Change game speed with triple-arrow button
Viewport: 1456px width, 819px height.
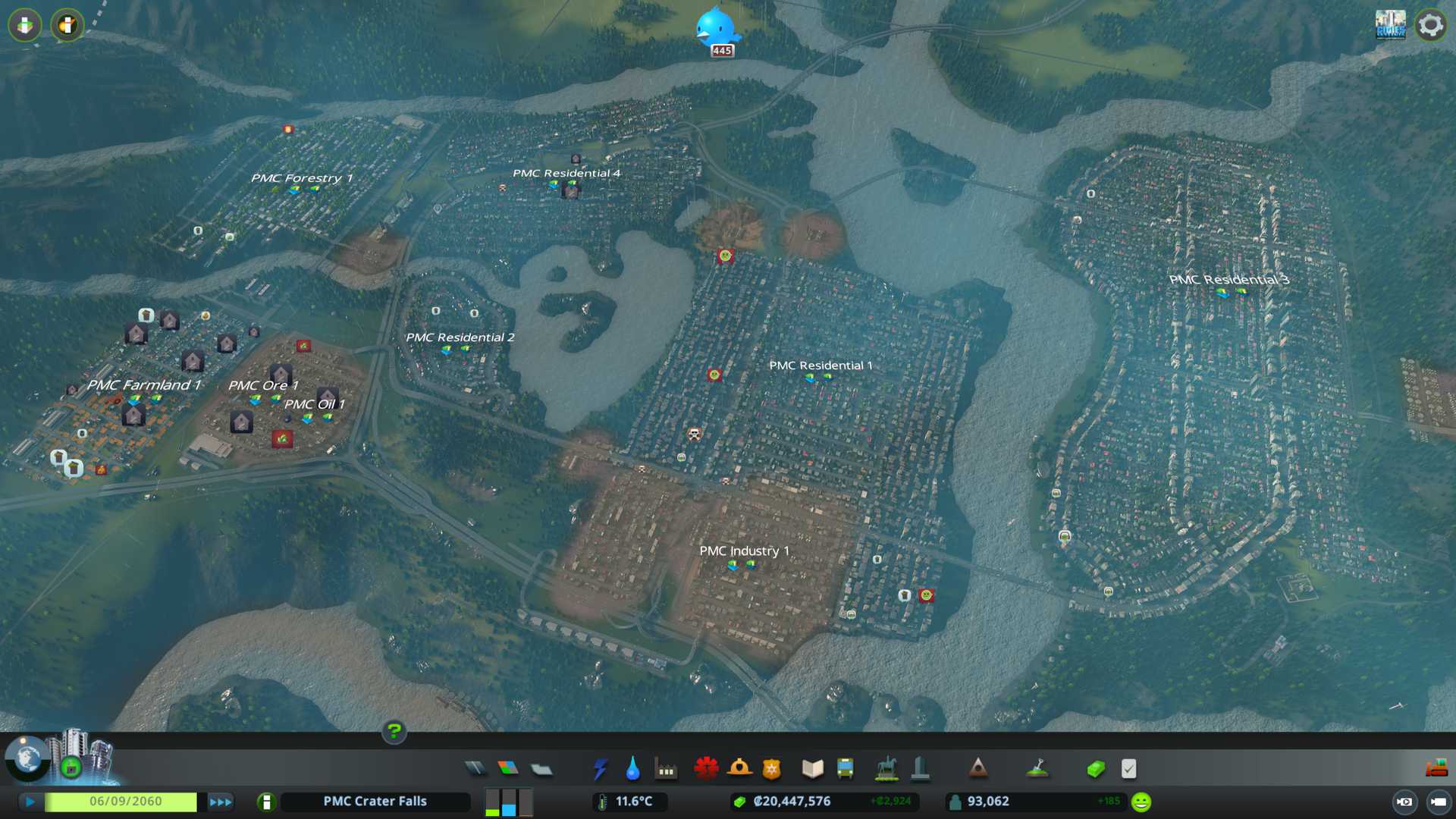(x=220, y=802)
